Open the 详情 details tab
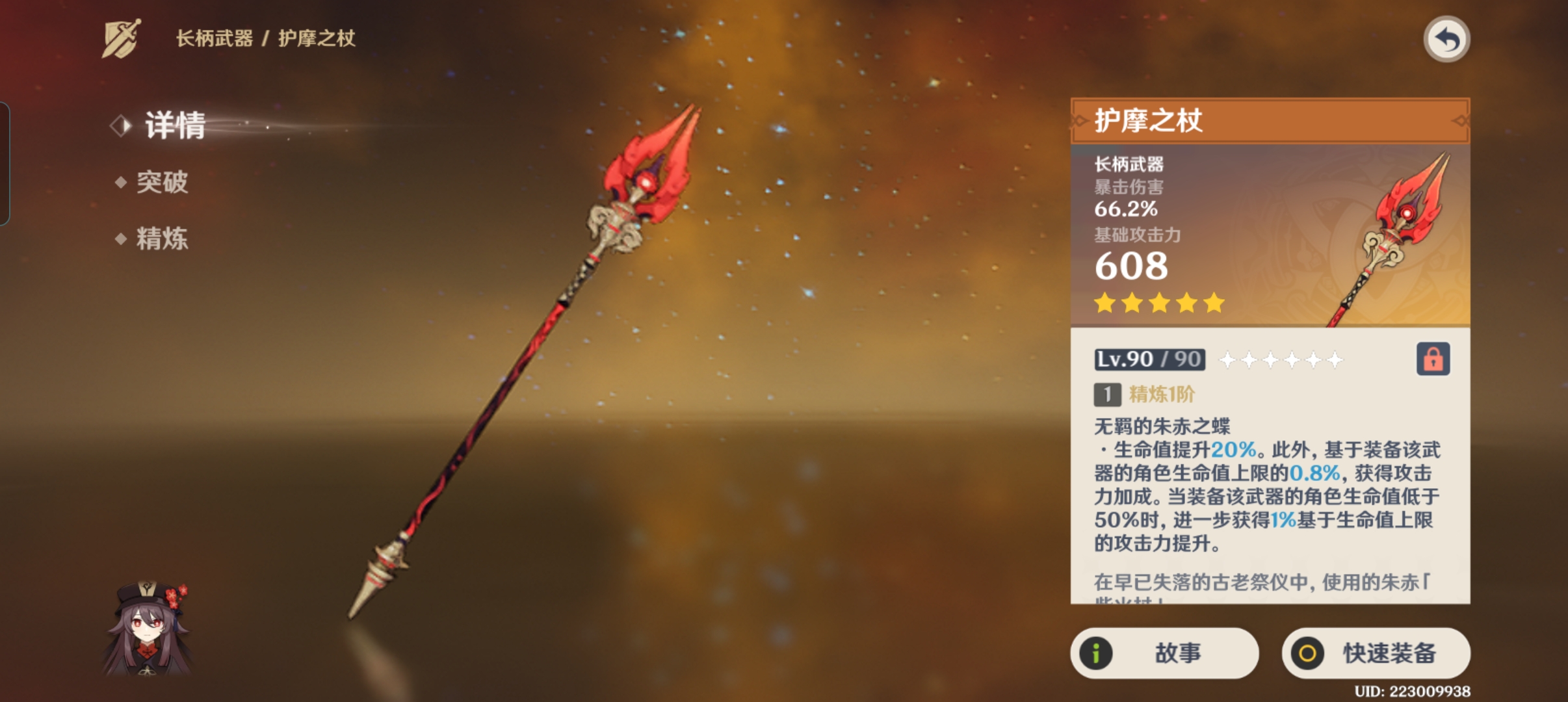Viewport: 1568px width, 702px height. pos(174,125)
